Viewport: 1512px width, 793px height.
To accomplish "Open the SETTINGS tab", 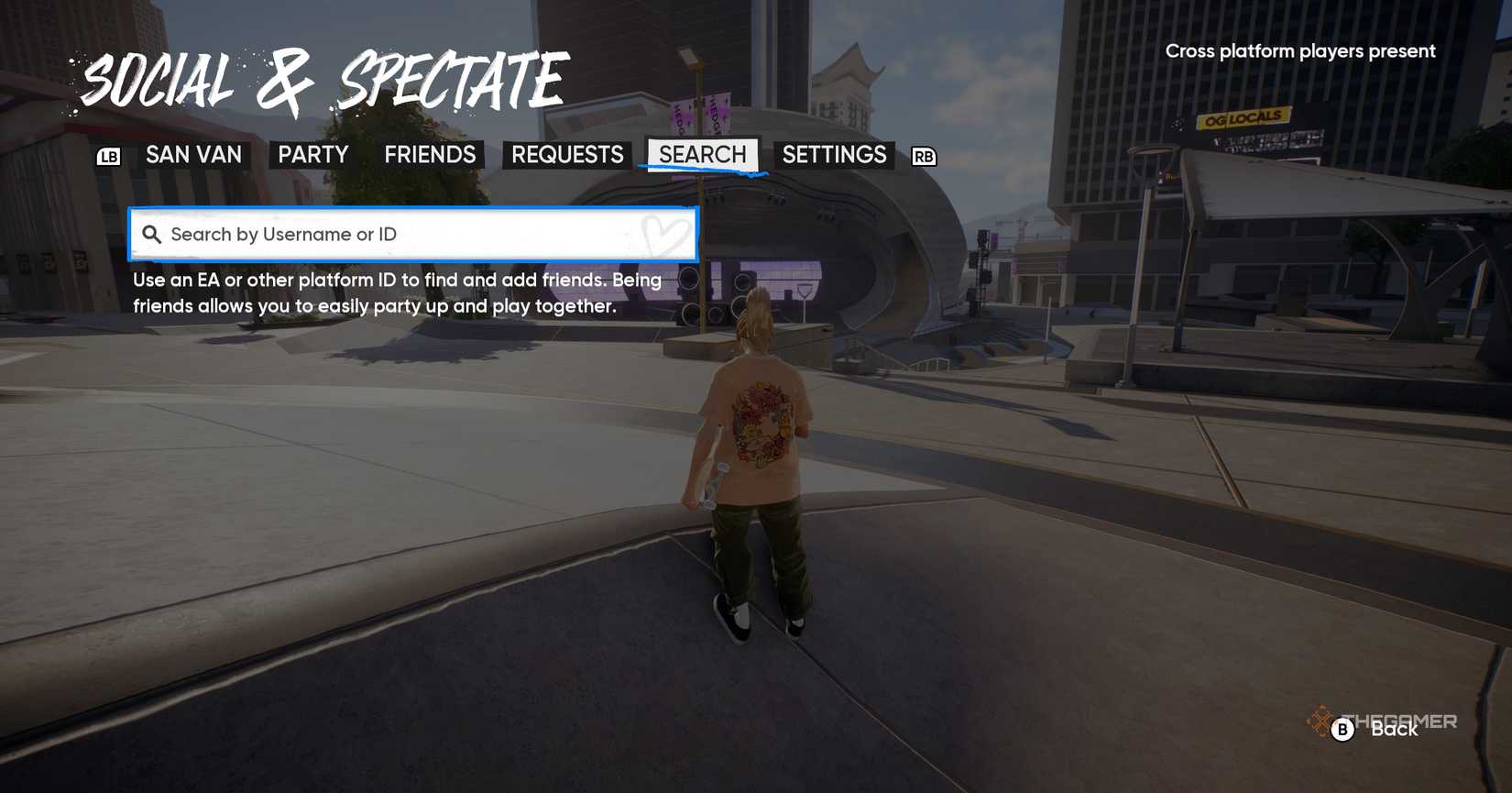I will point(834,154).
